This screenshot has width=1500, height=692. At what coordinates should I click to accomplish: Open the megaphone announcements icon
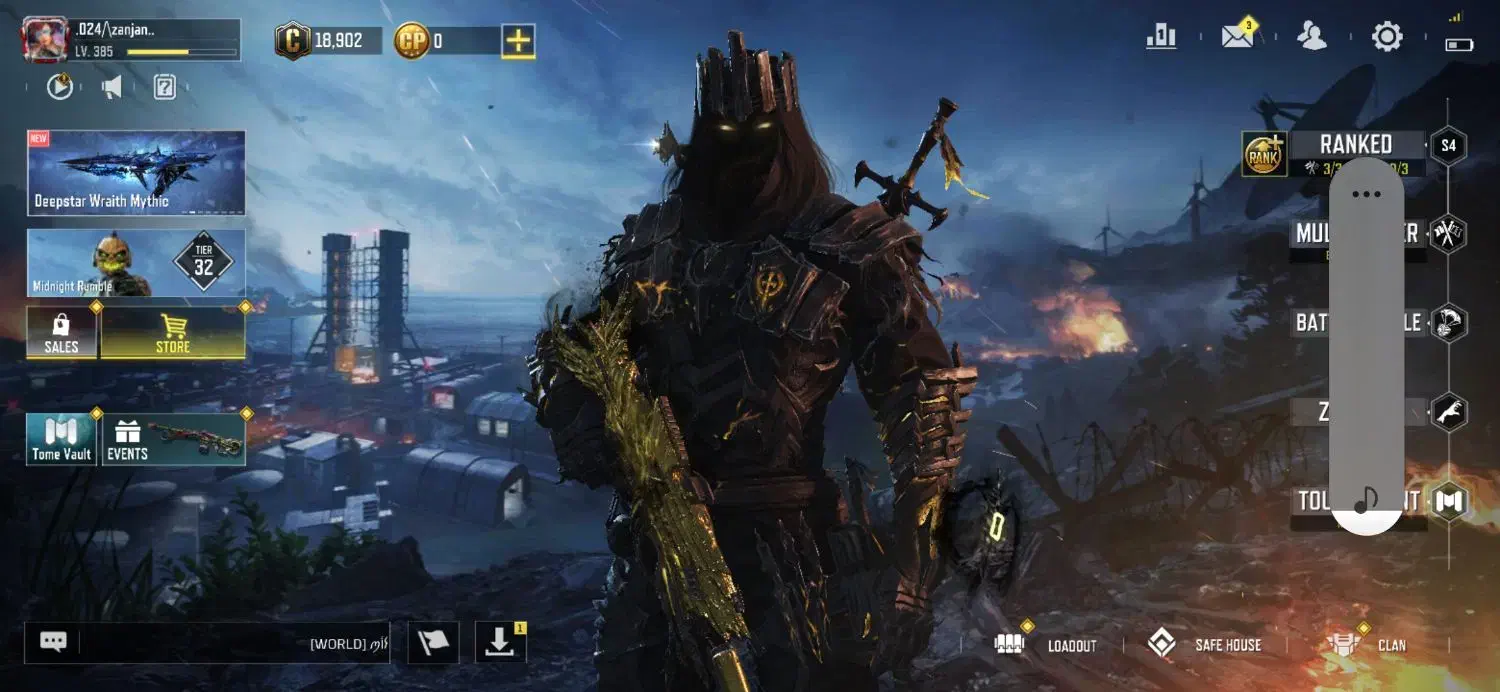[112, 88]
